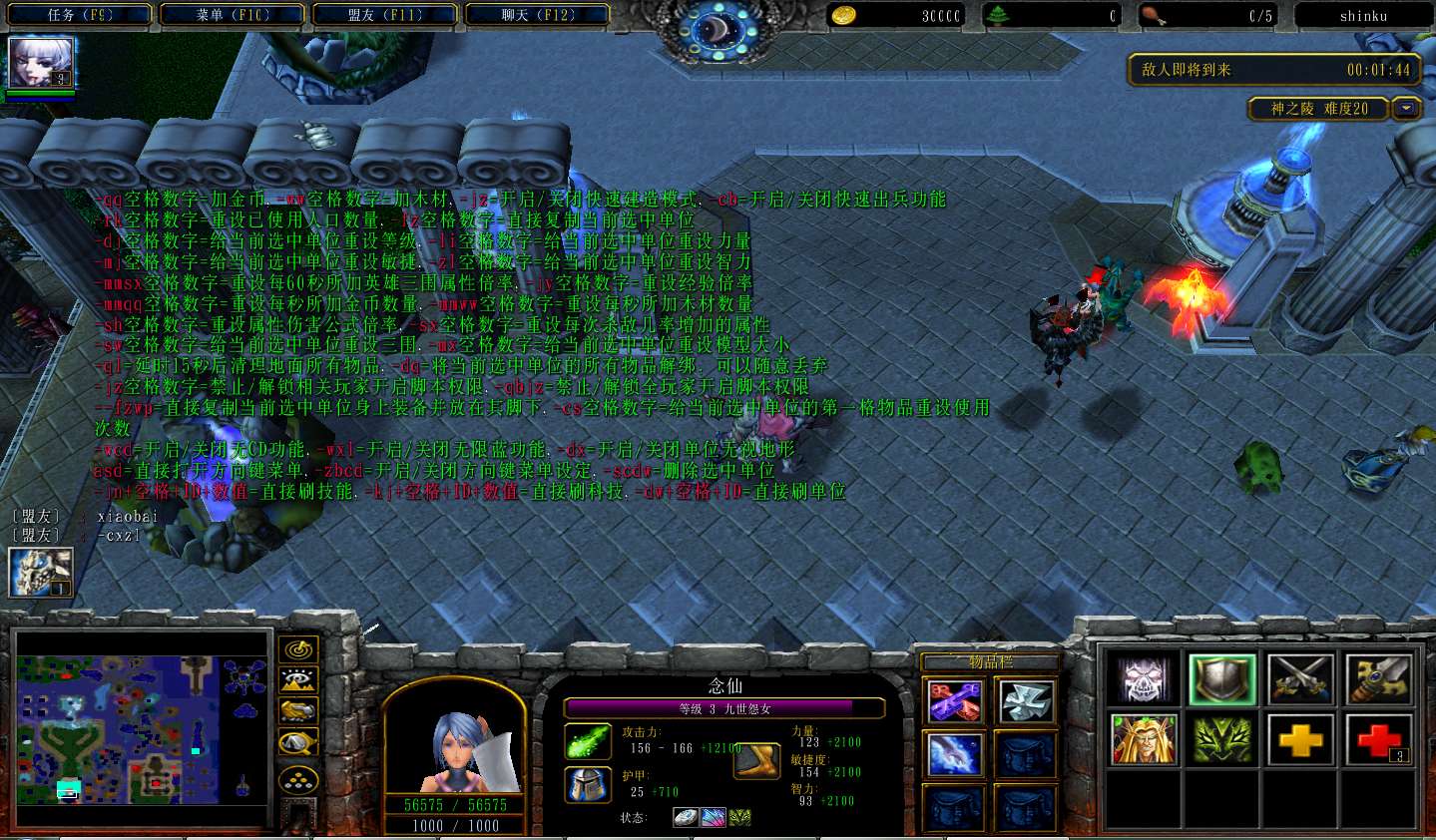
Task: Select the hero portrait icon at top-left
Action: [40, 63]
